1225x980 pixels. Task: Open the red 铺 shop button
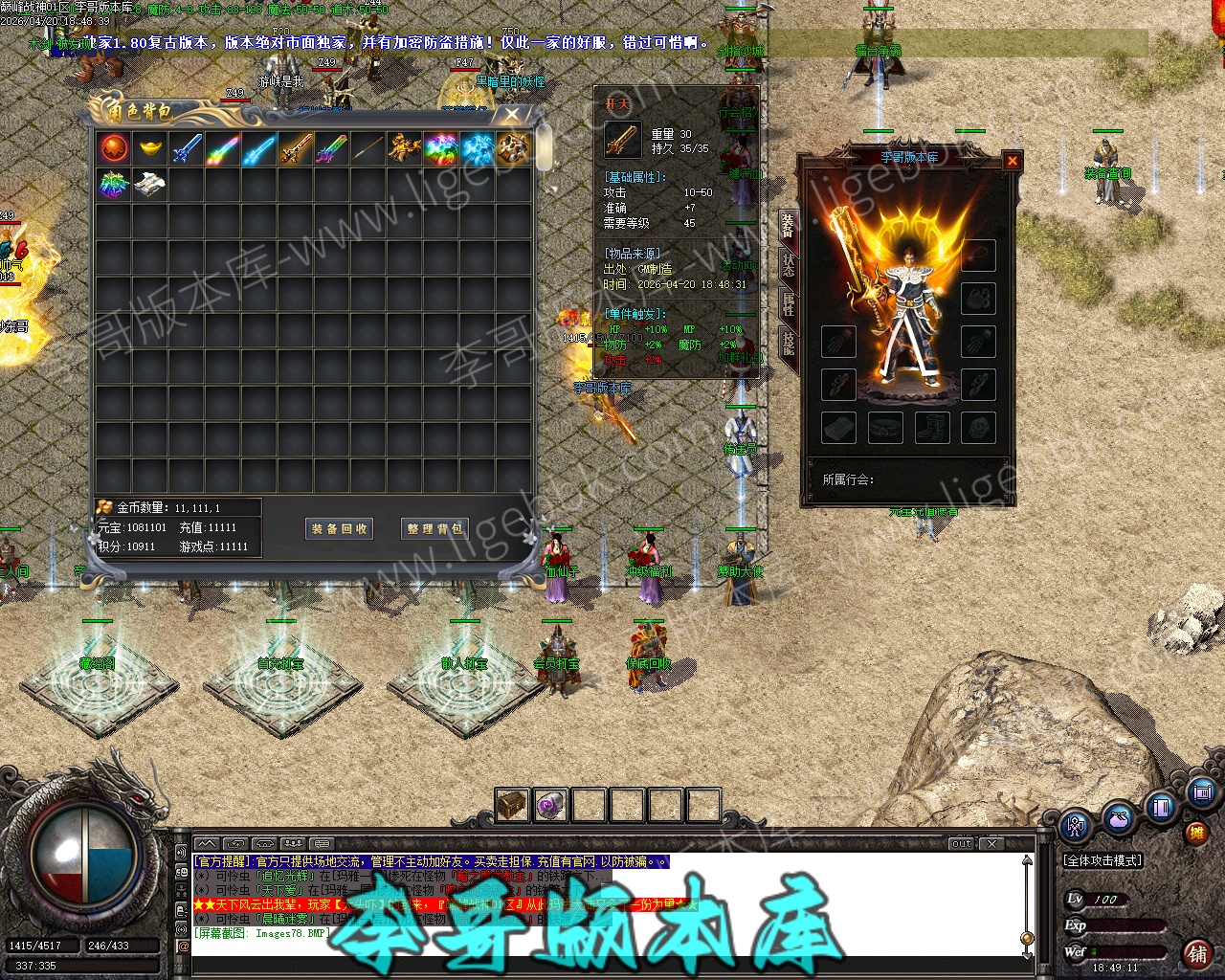tap(1197, 953)
